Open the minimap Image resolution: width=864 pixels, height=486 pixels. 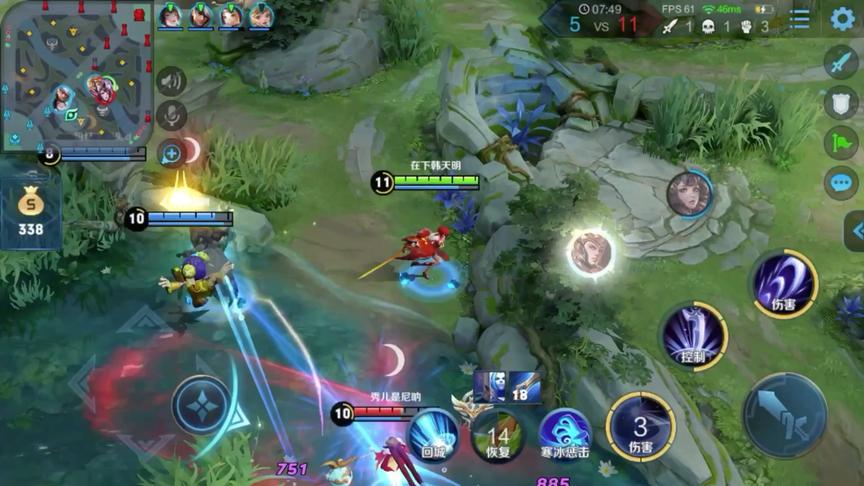pyautogui.click(x=75, y=75)
